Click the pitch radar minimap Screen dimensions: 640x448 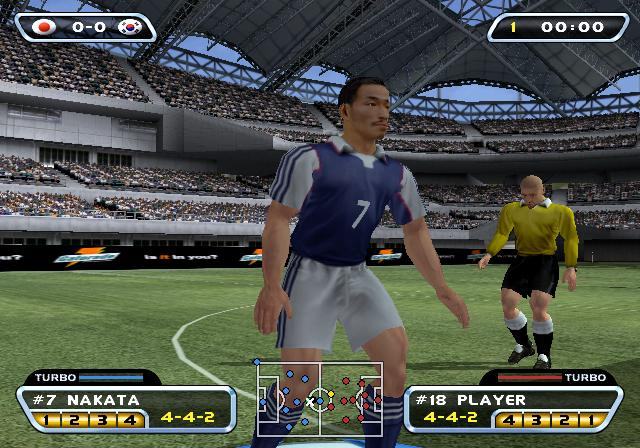click(319, 400)
